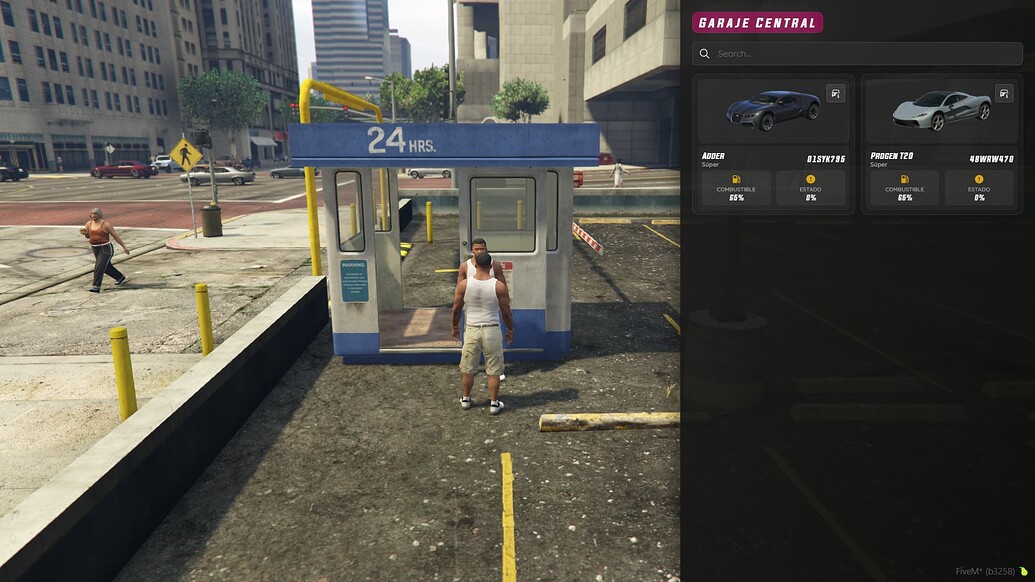Click the garage icon button on Progen T20

tap(1004, 94)
